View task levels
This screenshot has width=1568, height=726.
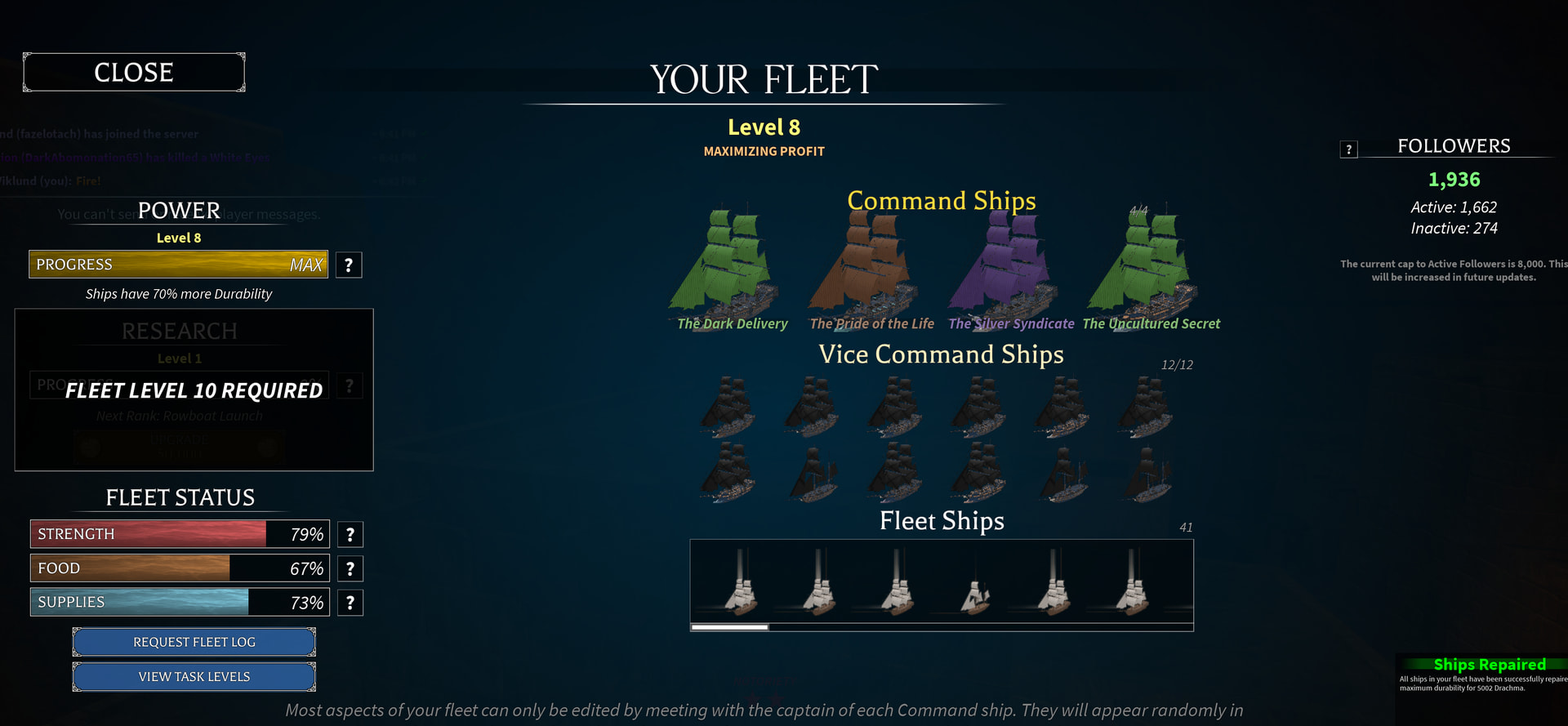pos(194,677)
